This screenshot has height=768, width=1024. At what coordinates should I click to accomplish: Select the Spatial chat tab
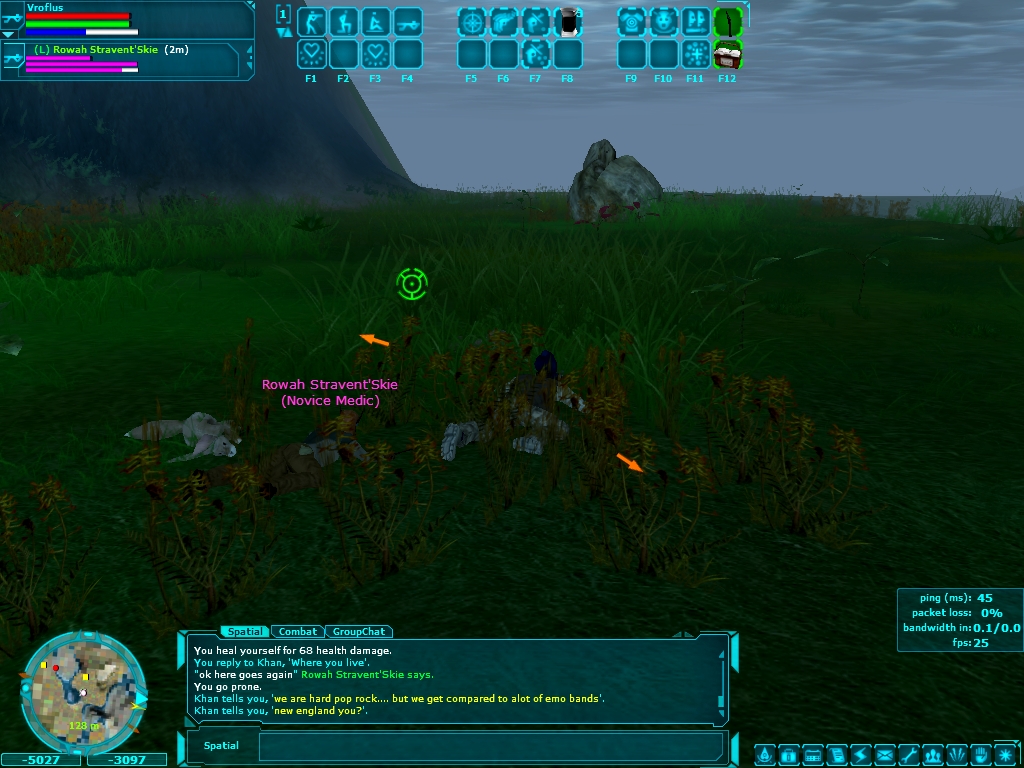(245, 632)
